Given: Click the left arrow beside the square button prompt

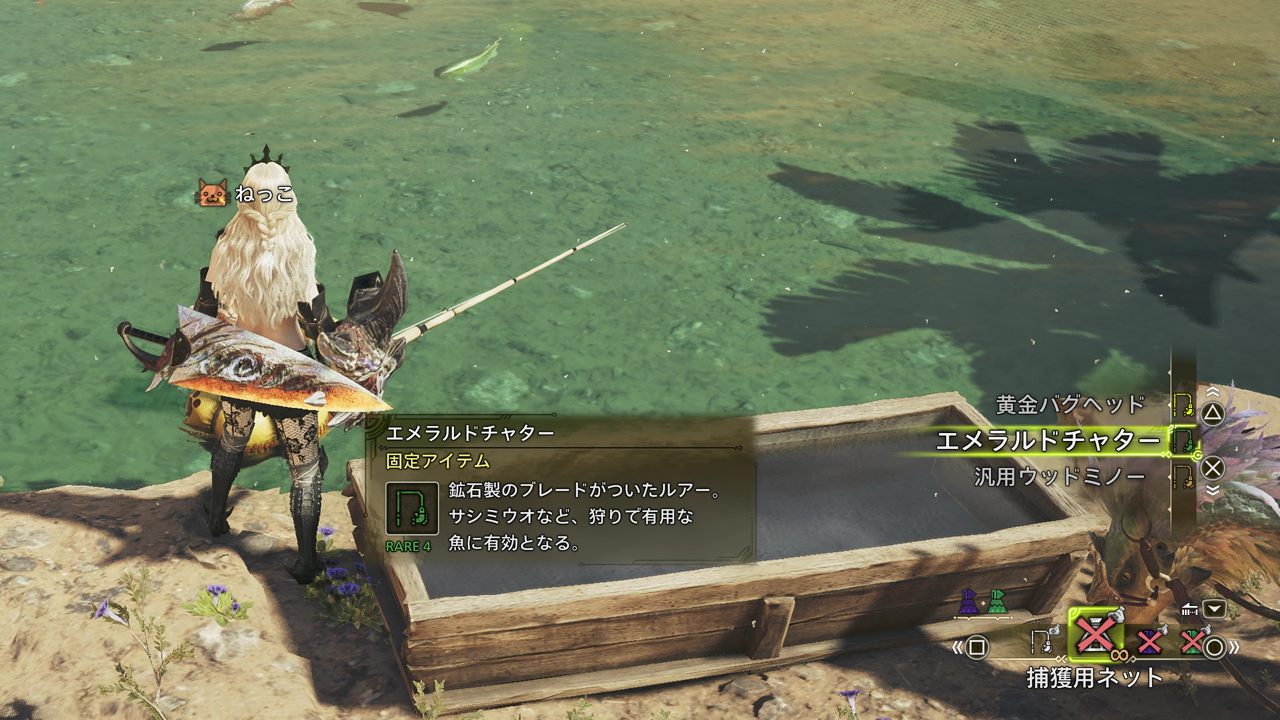Looking at the screenshot, I should click(957, 646).
